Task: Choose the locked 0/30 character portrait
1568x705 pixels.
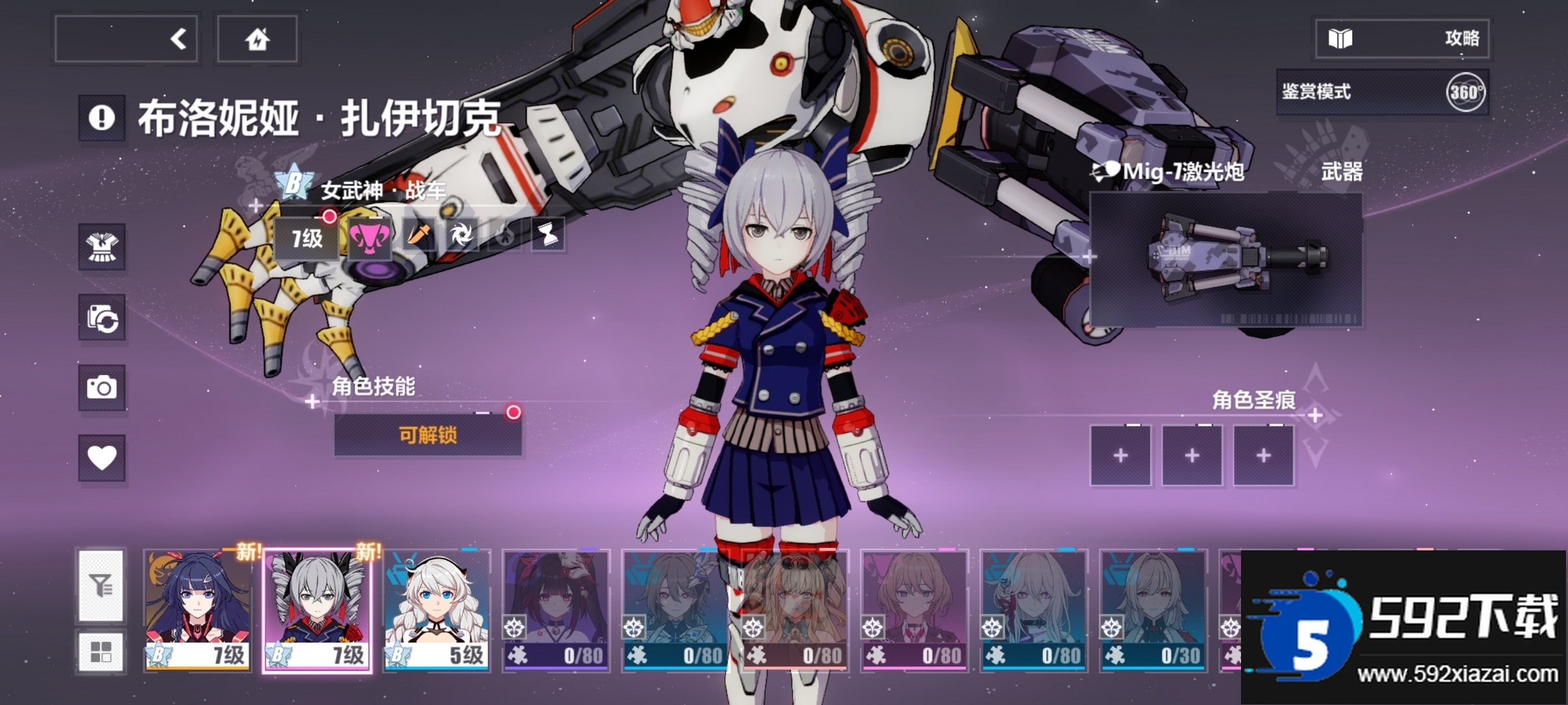Action: pos(1153,610)
